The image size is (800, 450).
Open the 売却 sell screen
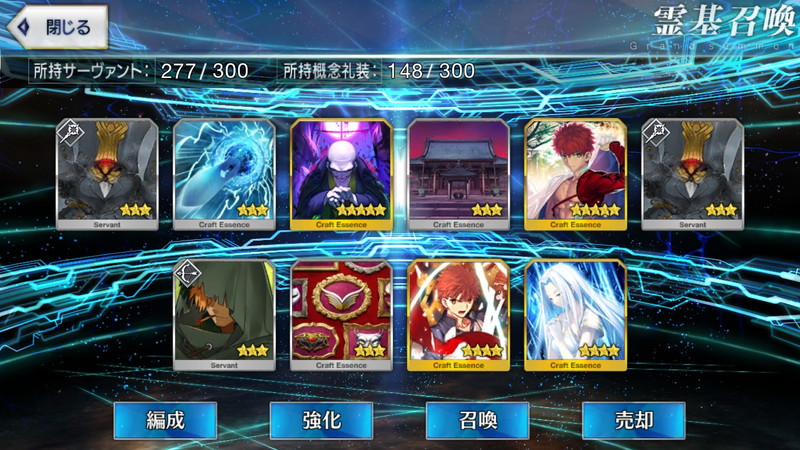point(633,420)
